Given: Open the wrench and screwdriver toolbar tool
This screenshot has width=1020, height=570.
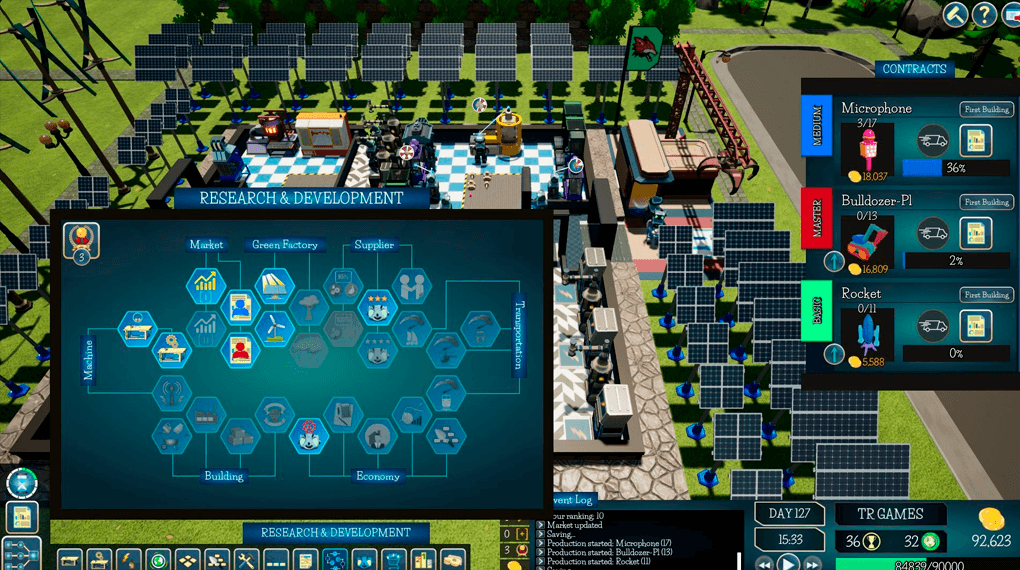Looking at the screenshot, I should click(x=246, y=560).
